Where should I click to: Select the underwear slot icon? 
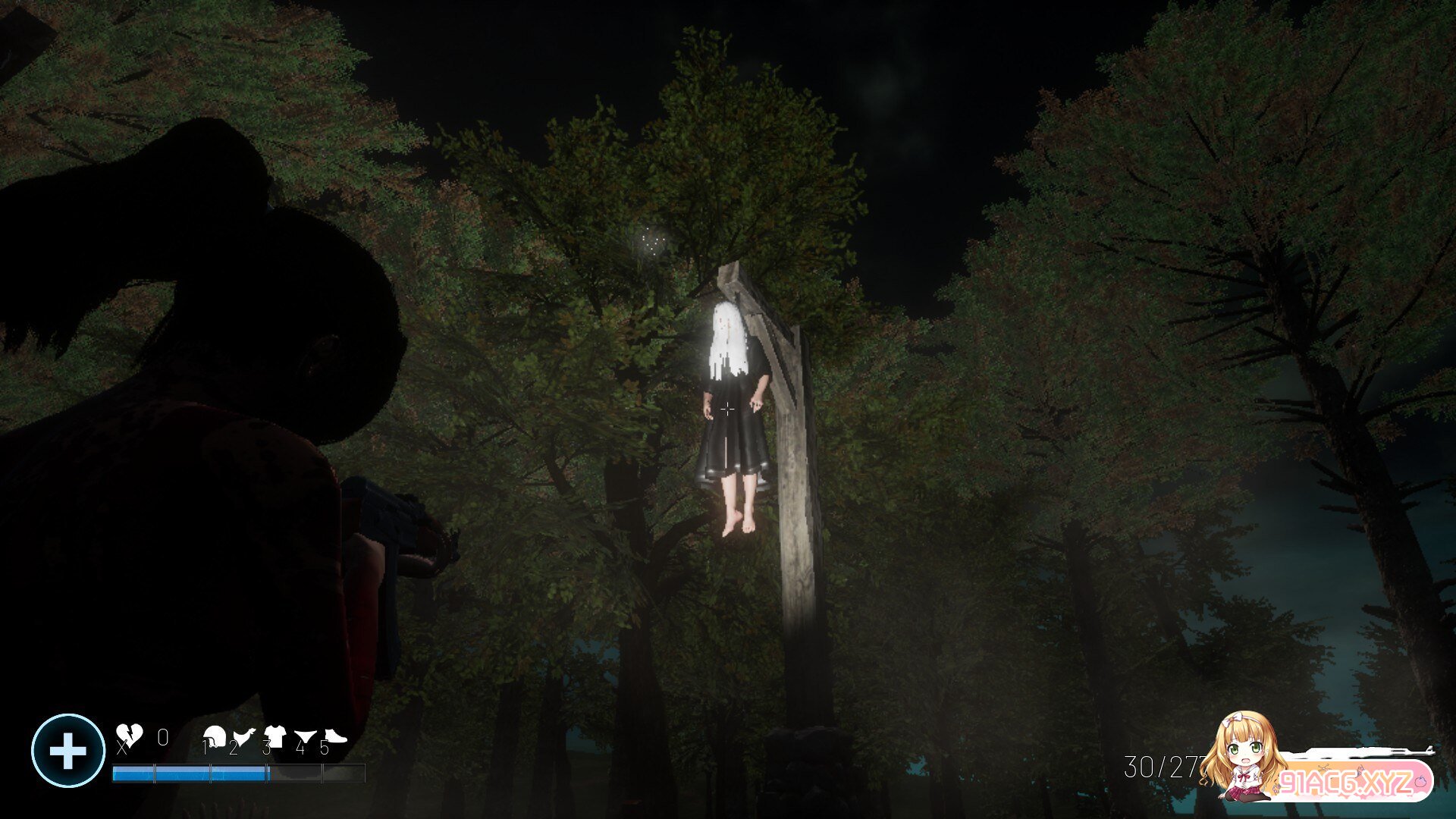[x=304, y=734]
